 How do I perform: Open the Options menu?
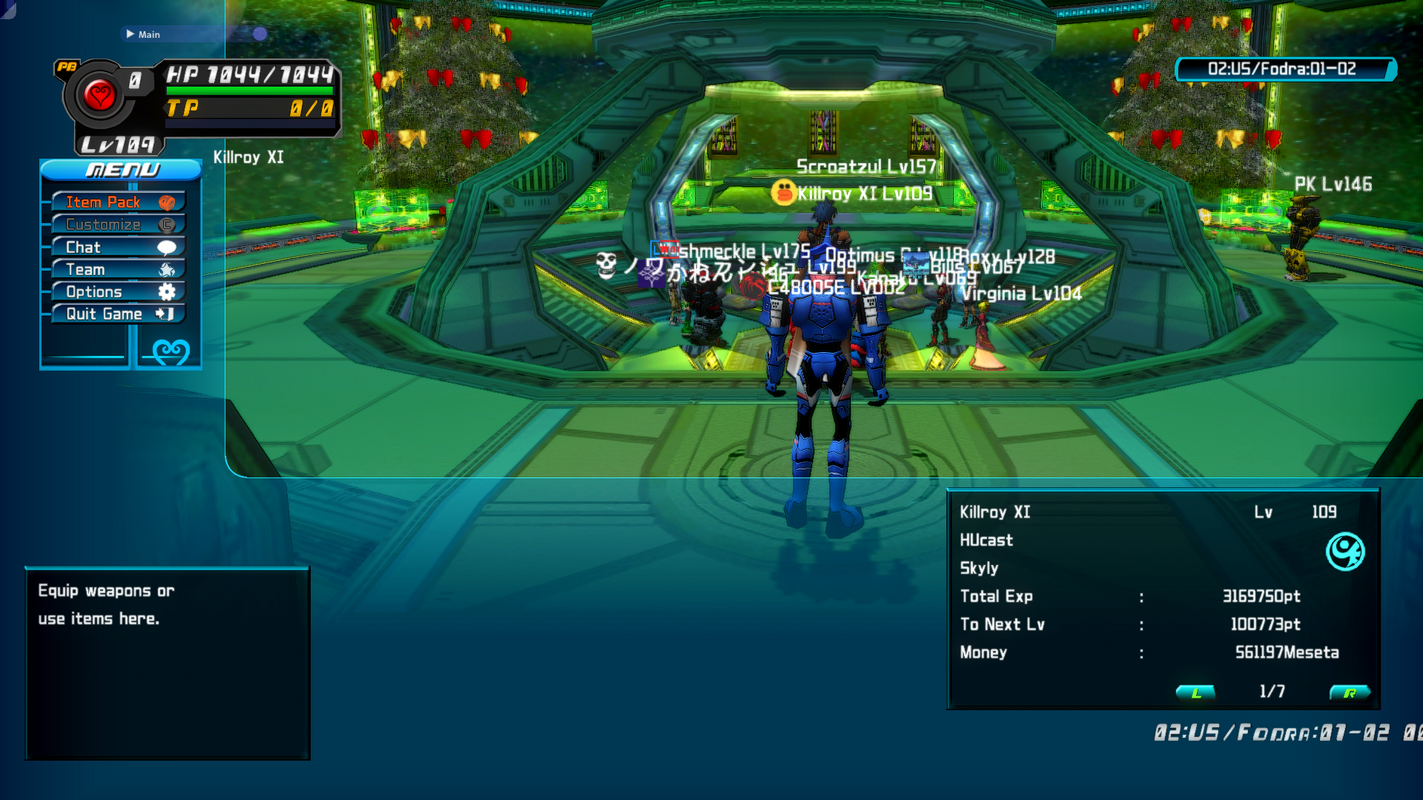(118, 292)
